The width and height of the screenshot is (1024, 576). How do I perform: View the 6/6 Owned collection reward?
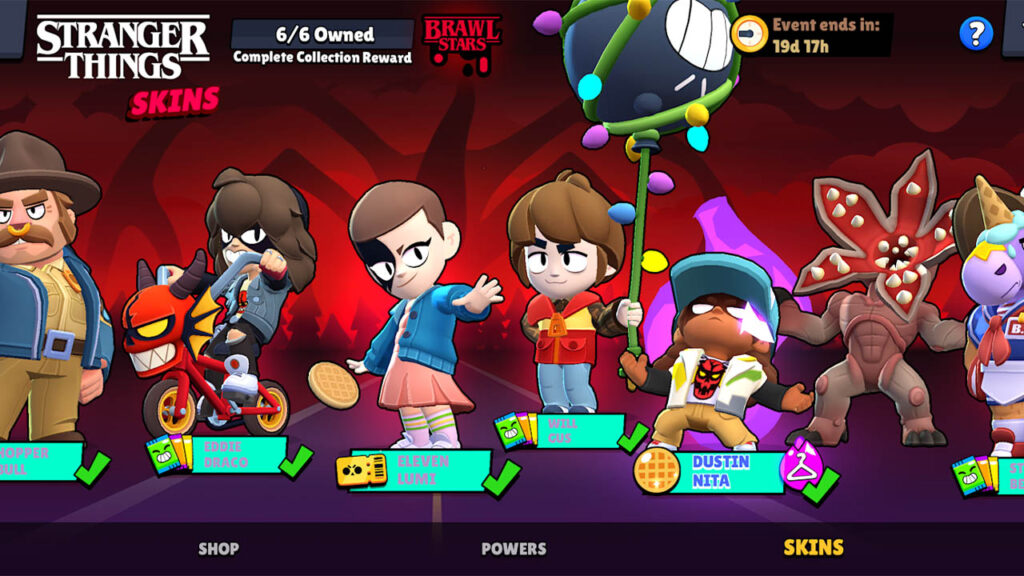click(322, 43)
